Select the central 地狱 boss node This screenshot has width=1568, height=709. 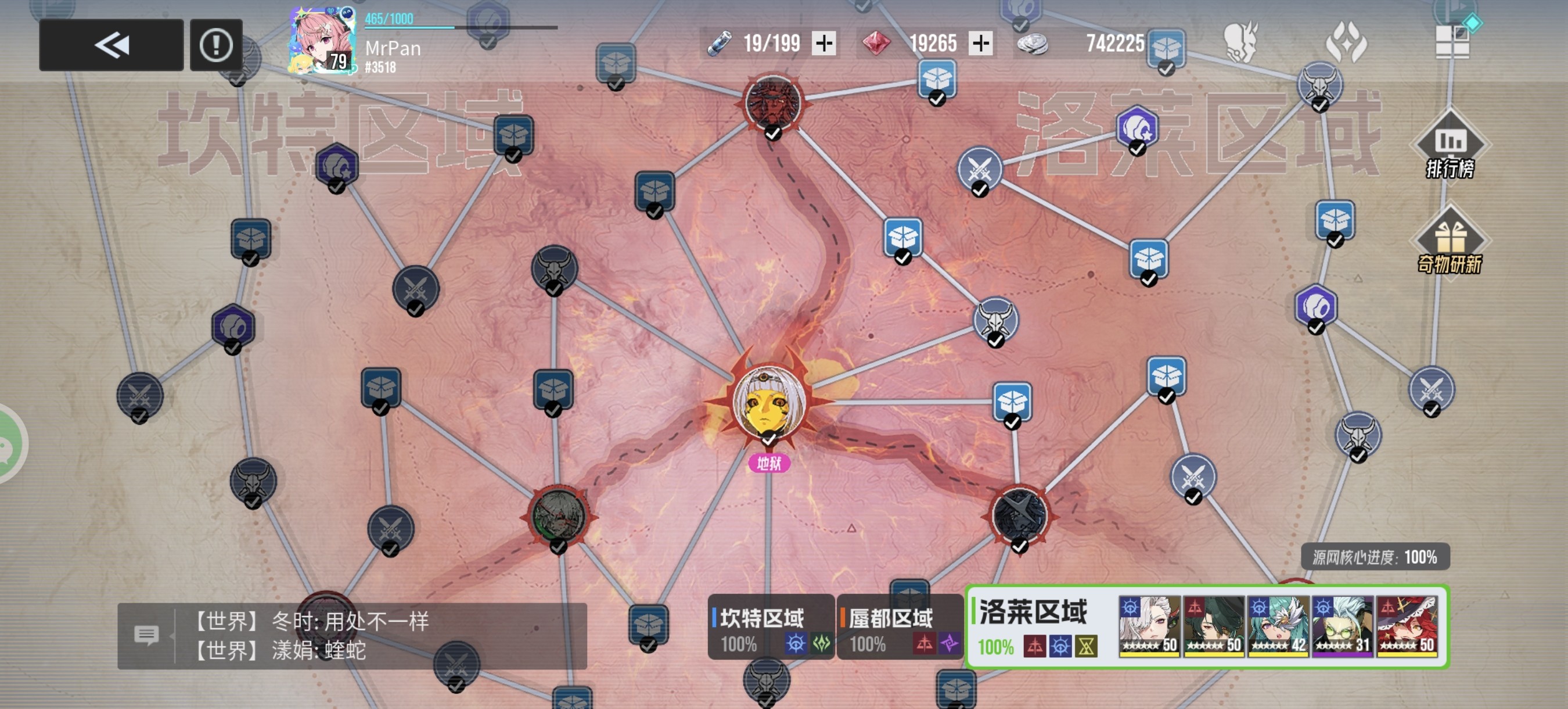[769, 402]
